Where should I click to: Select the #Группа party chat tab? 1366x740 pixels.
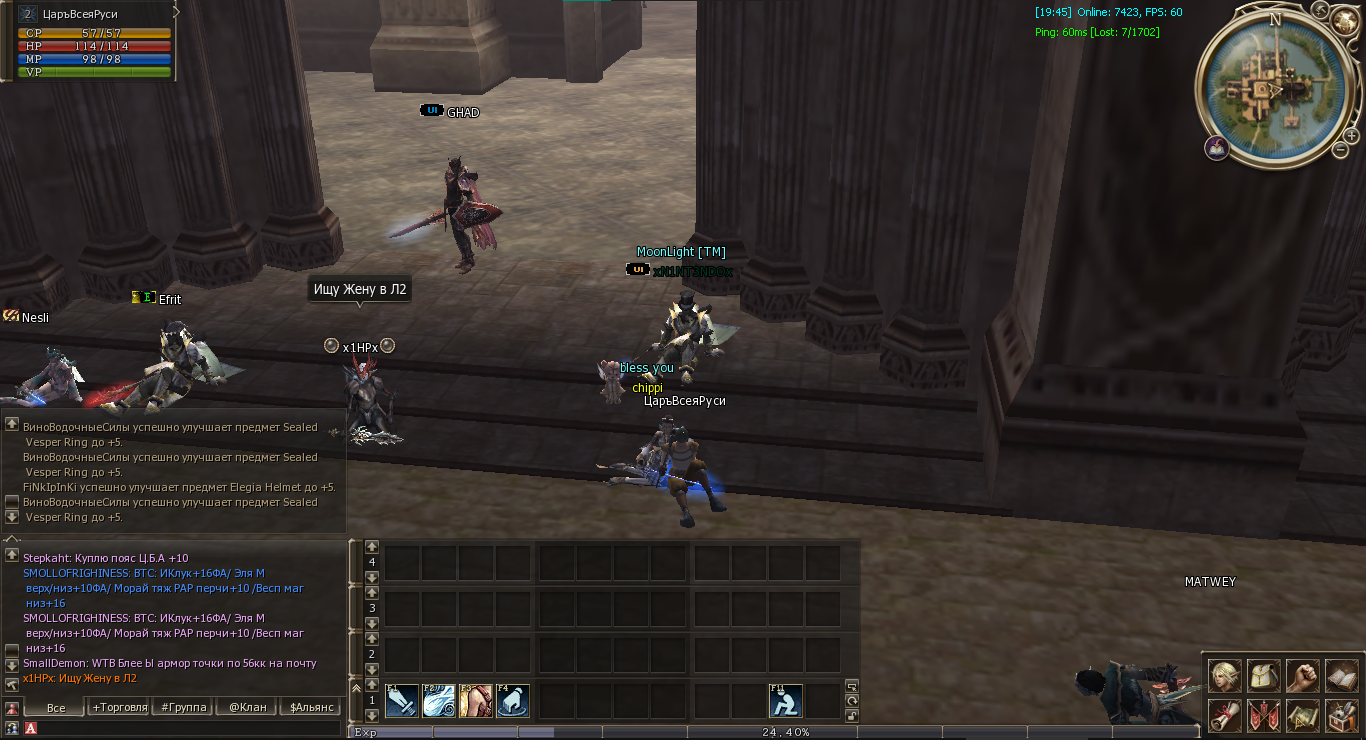pos(183,707)
